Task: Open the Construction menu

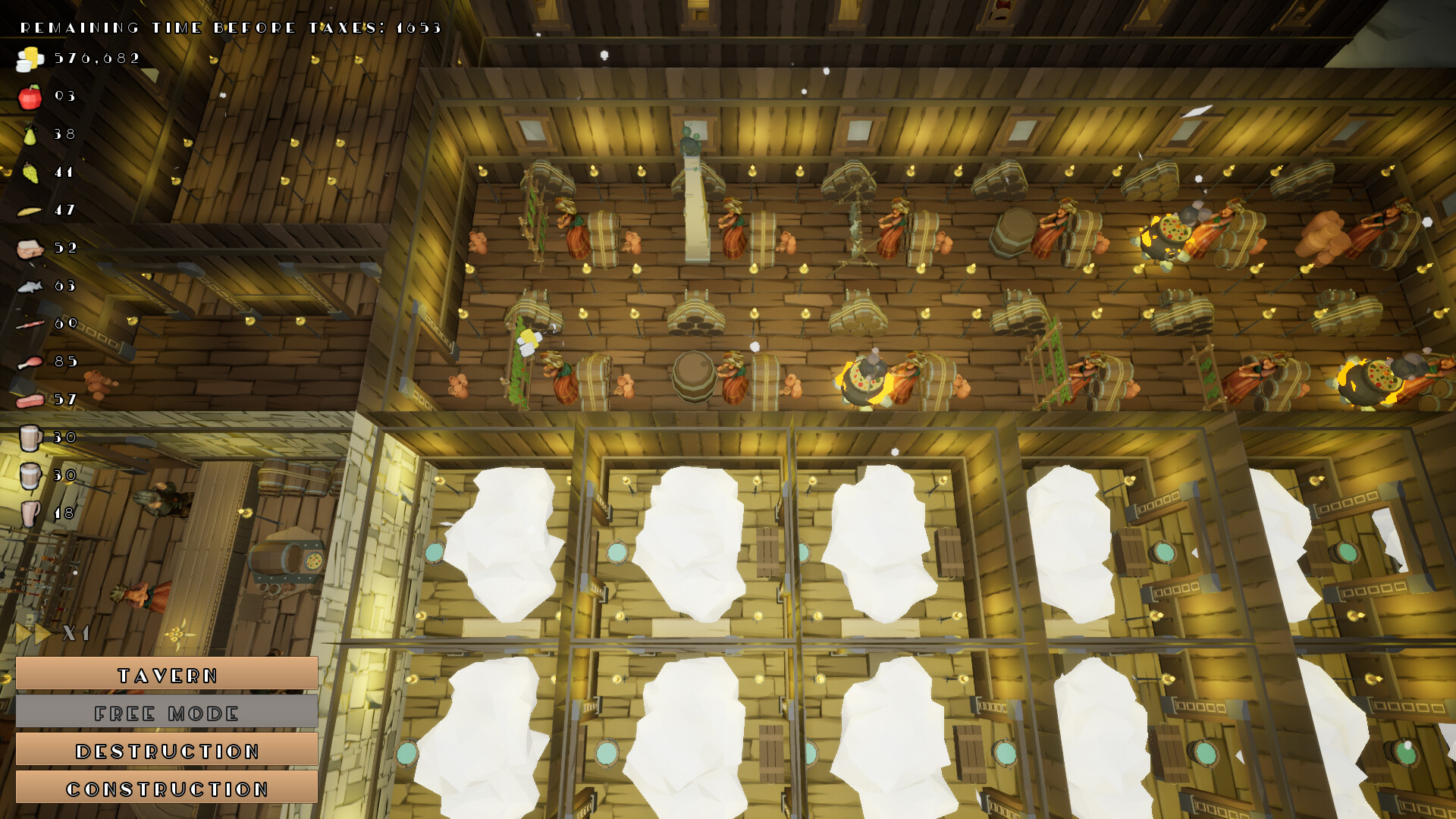Action: point(167,789)
